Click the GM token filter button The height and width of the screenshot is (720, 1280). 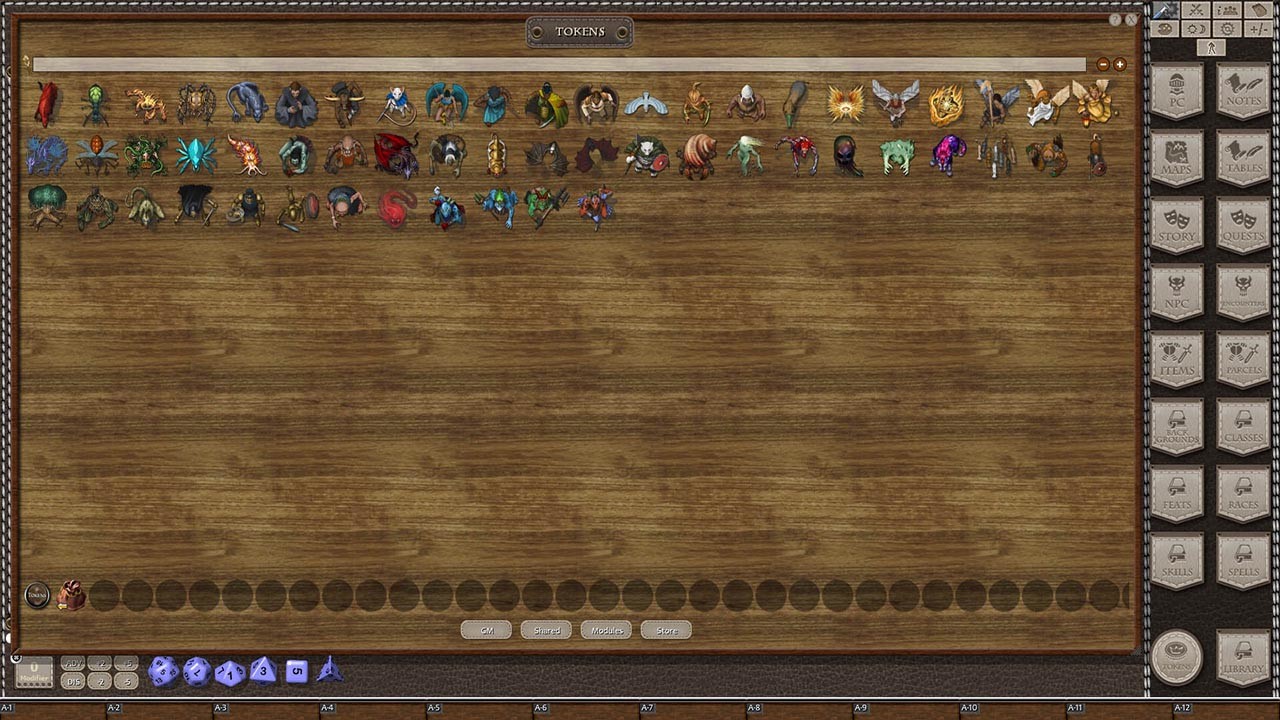485,630
